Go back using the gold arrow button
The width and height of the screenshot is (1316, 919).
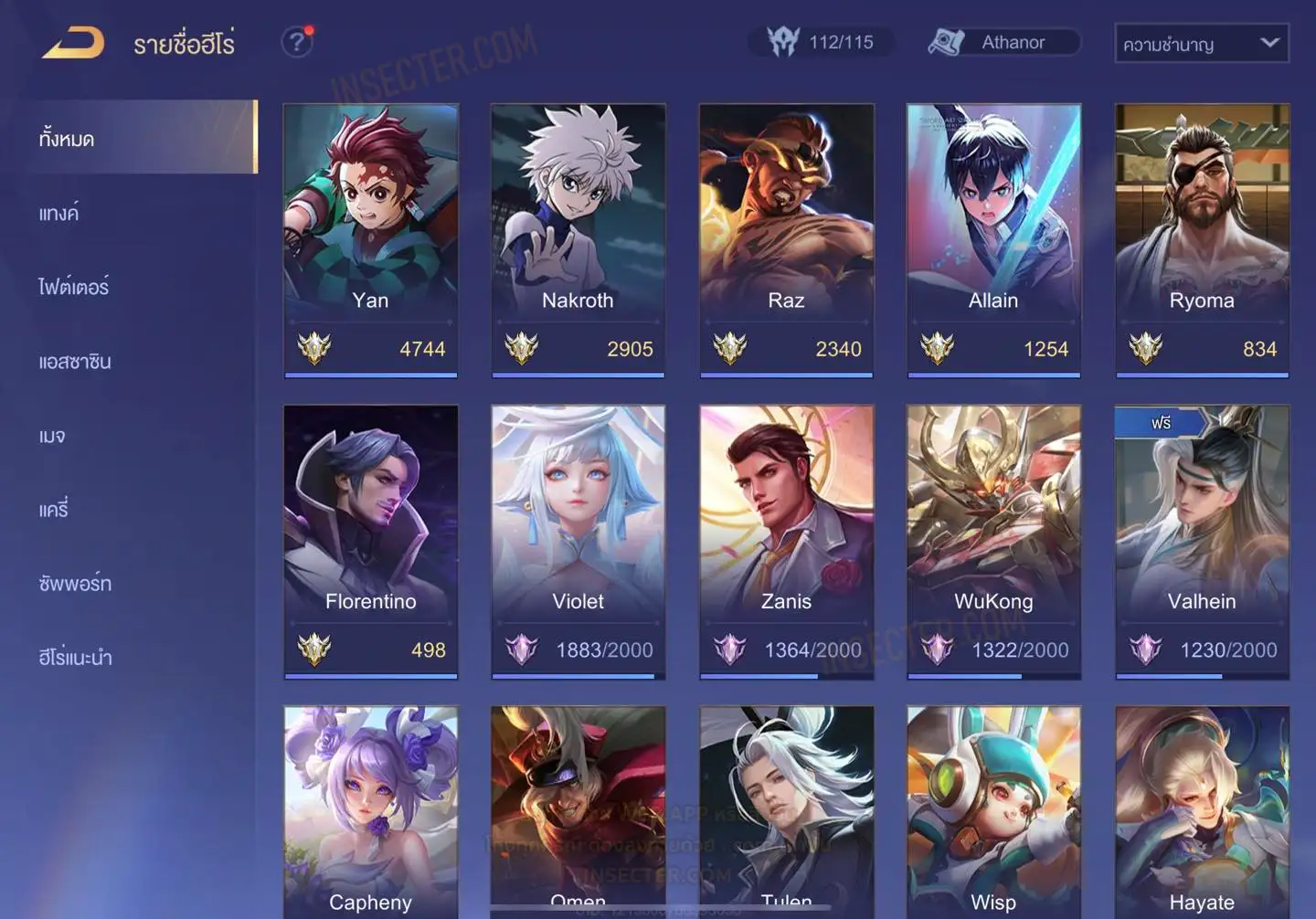[x=73, y=43]
